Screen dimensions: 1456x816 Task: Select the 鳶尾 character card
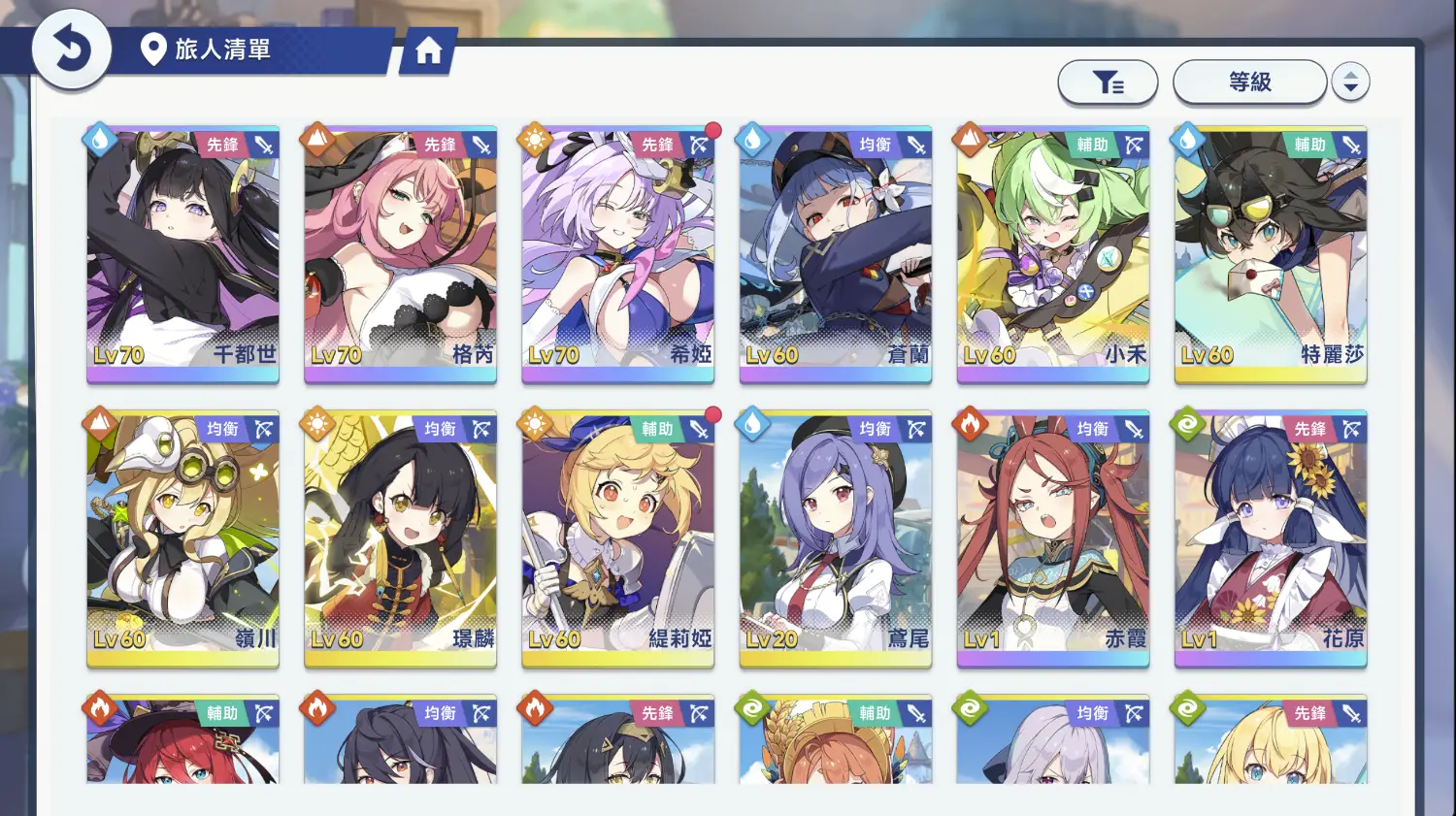tap(836, 537)
